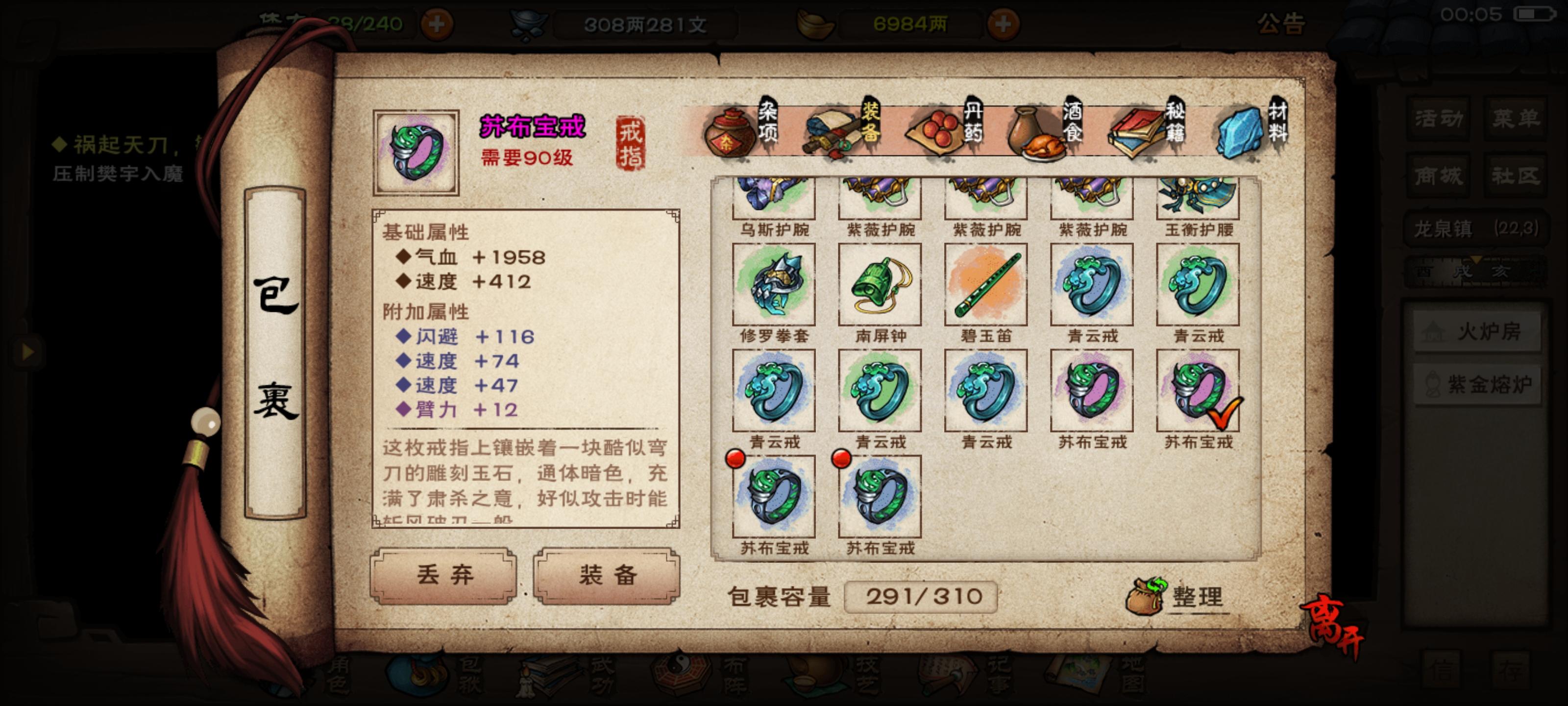The width and height of the screenshot is (1568, 706).
Task: Open the yellow arrow time selector above 戌
Action: (x=1477, y=260)
